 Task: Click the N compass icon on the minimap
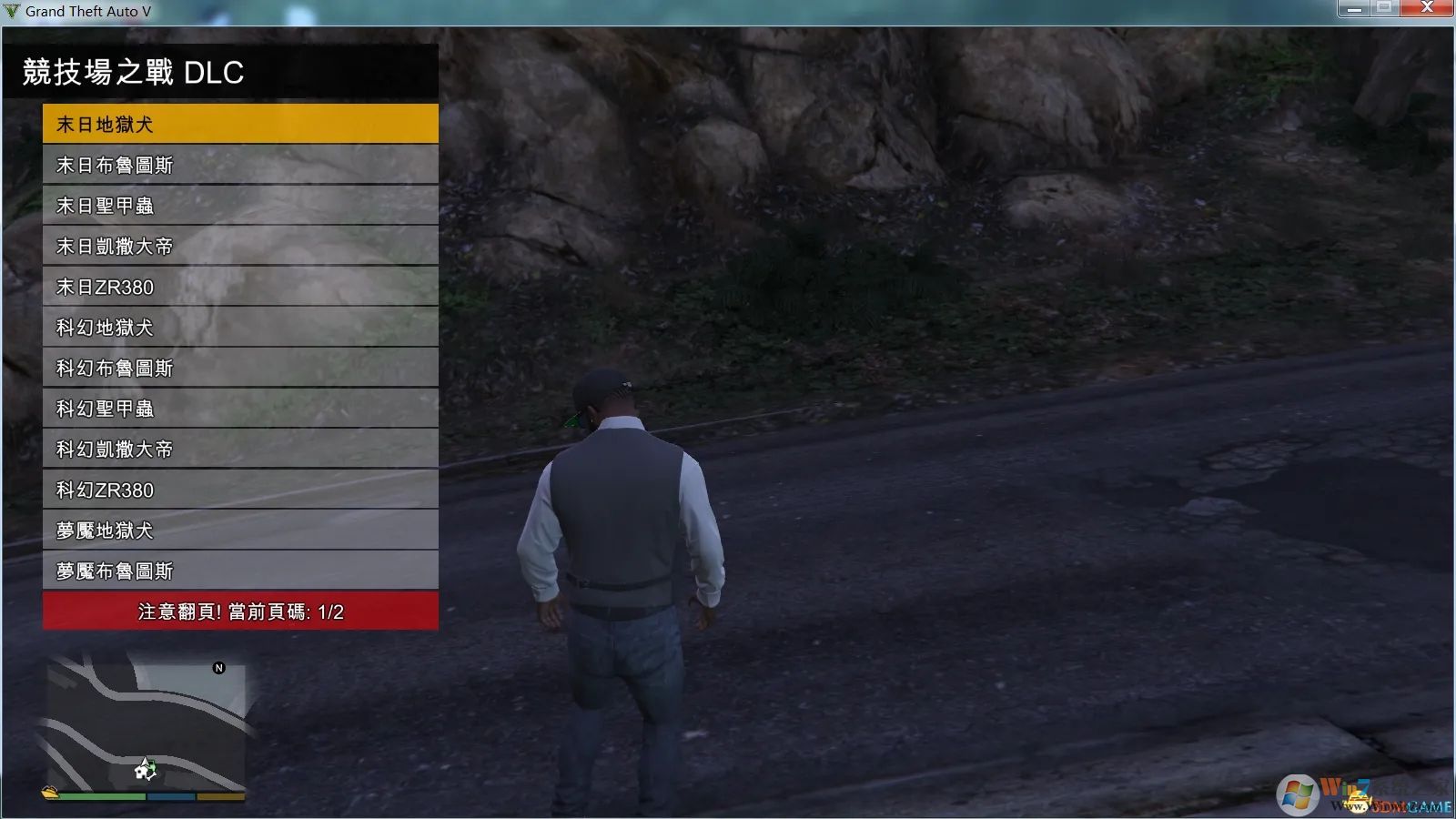219,667
